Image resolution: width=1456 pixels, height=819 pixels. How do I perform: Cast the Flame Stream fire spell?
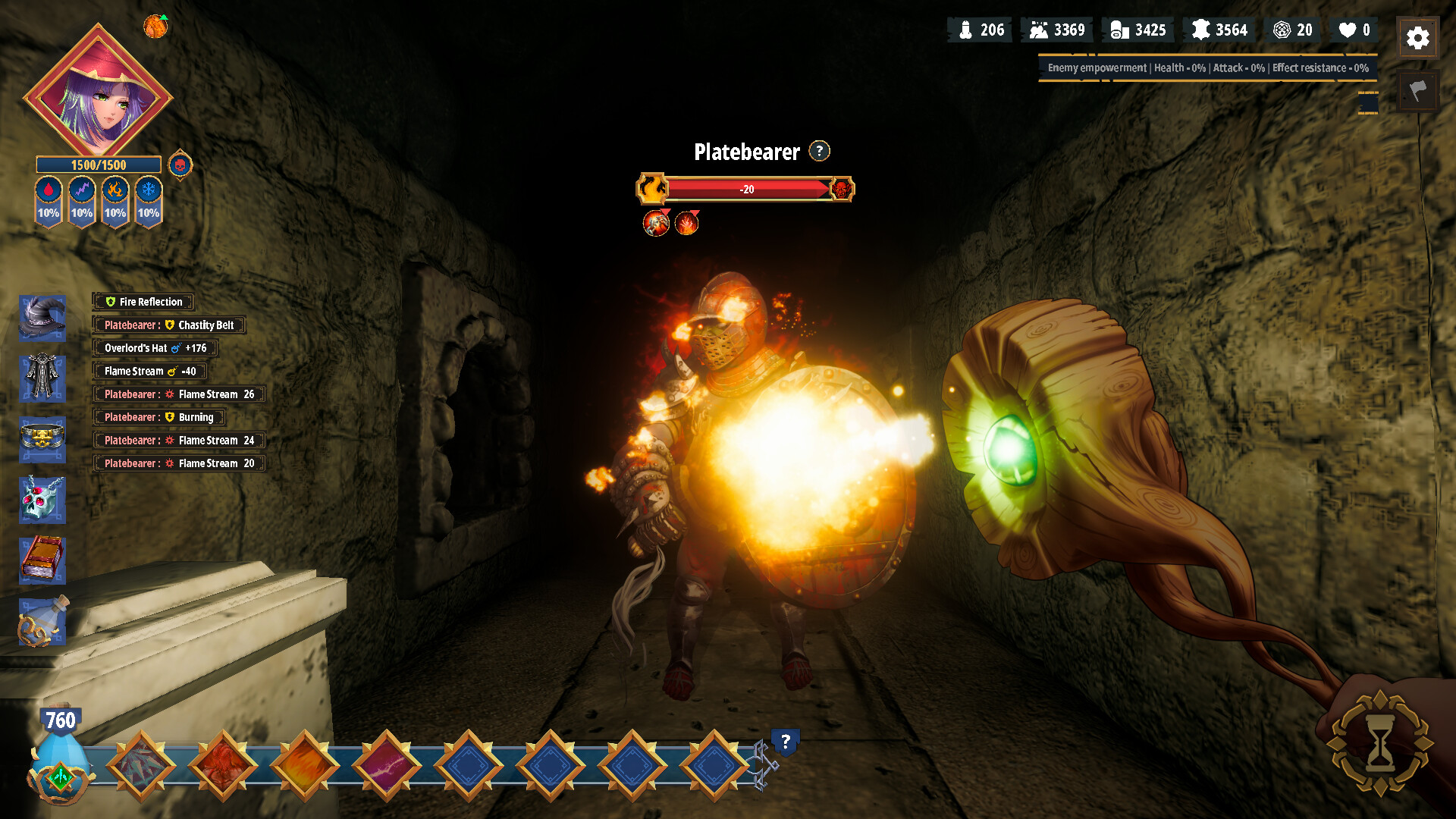click(x=305, y=765)
